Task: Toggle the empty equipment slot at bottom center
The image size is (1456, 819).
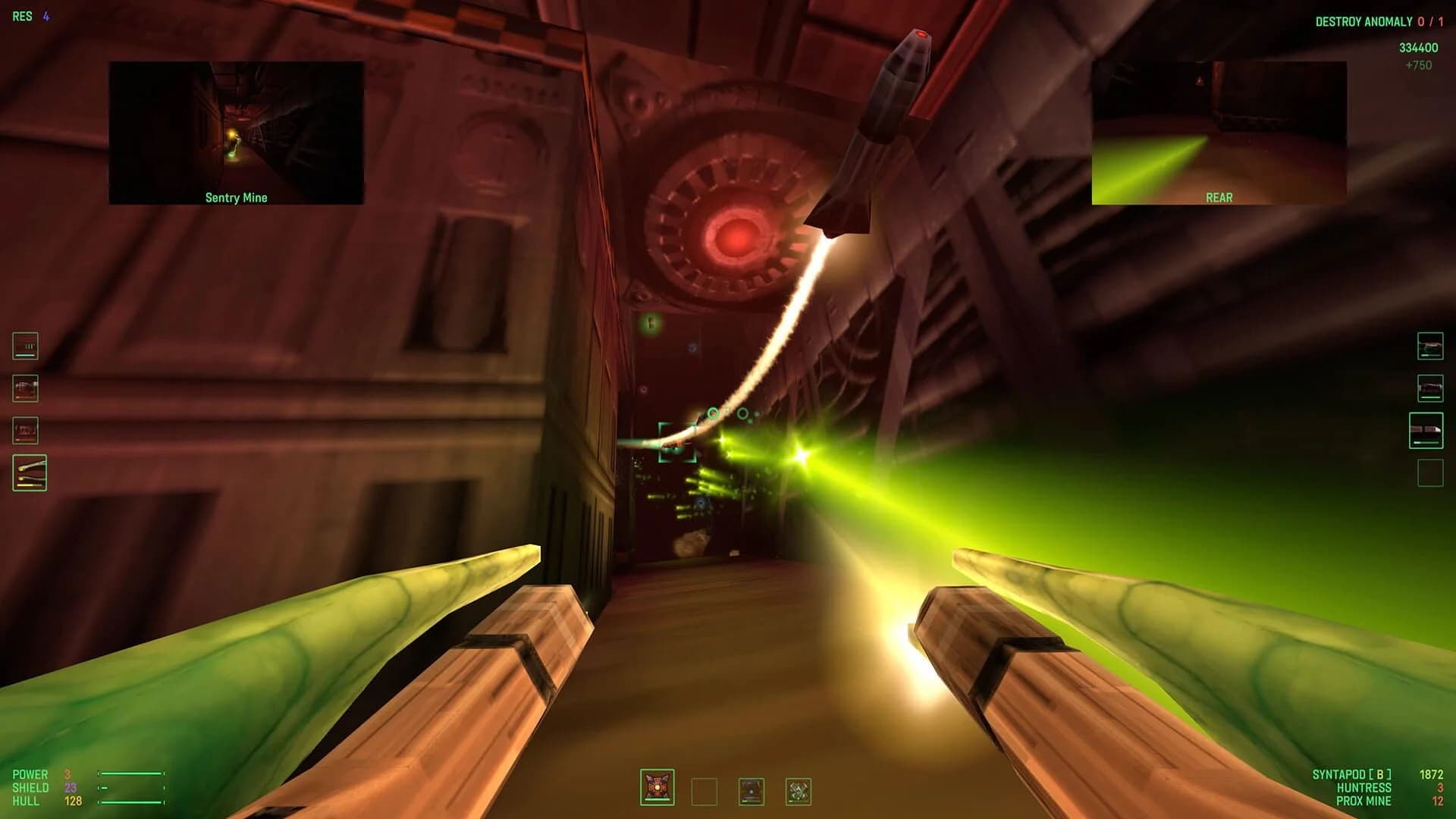Action: pyautogui.click(x=705, y=789)
